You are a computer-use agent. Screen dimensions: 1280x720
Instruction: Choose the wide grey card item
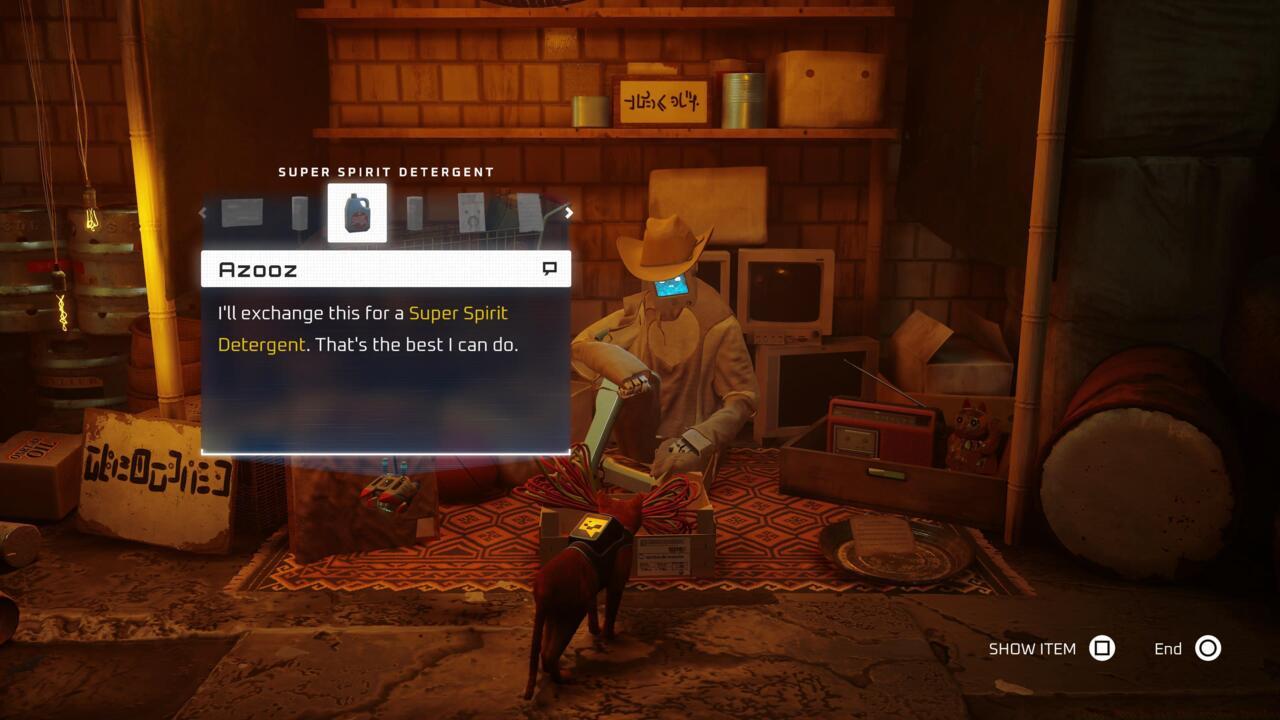242,212
